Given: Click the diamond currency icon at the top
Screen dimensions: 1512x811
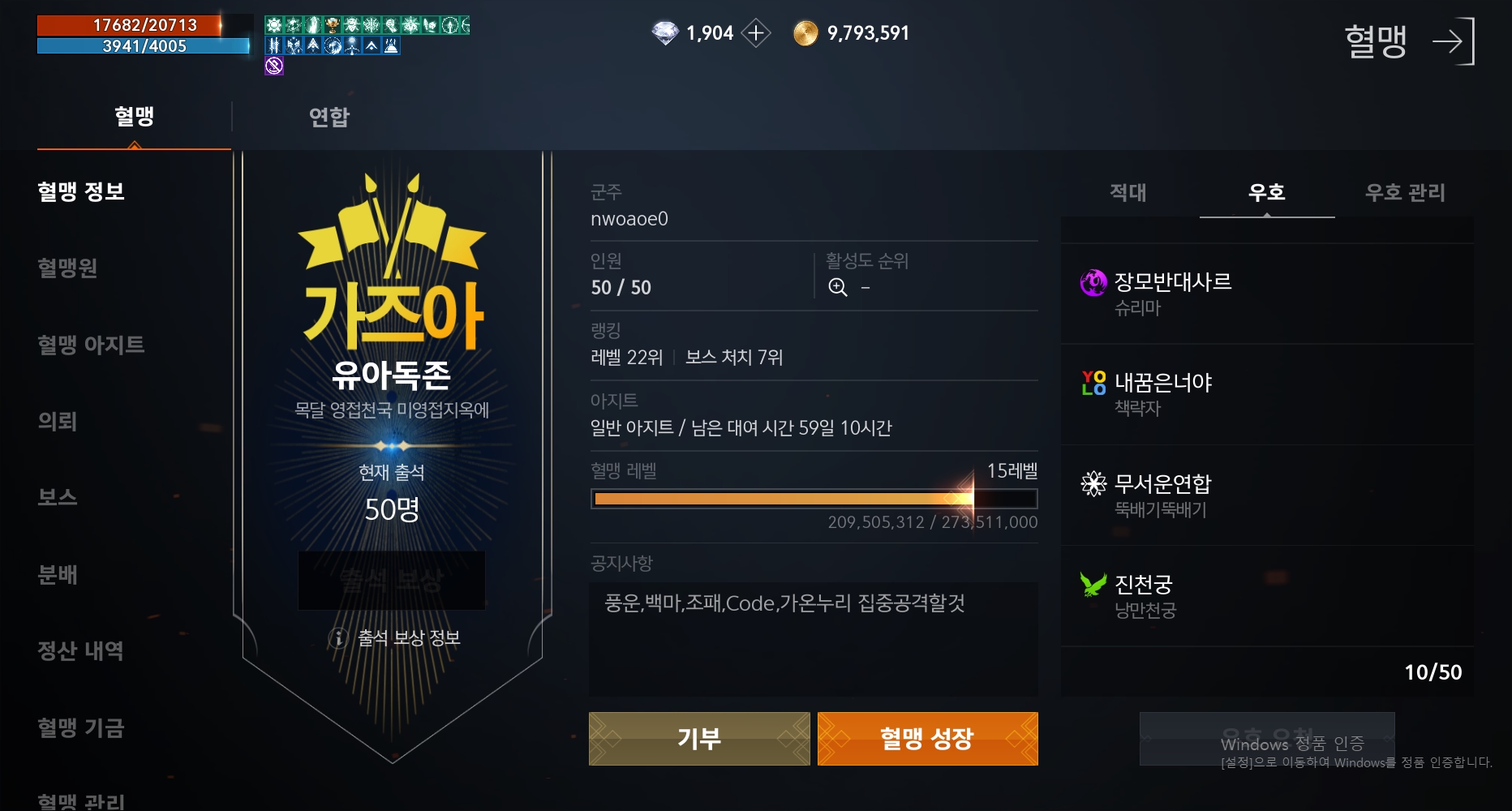Looking at the screenshot, I should click(x=664, y=33).
